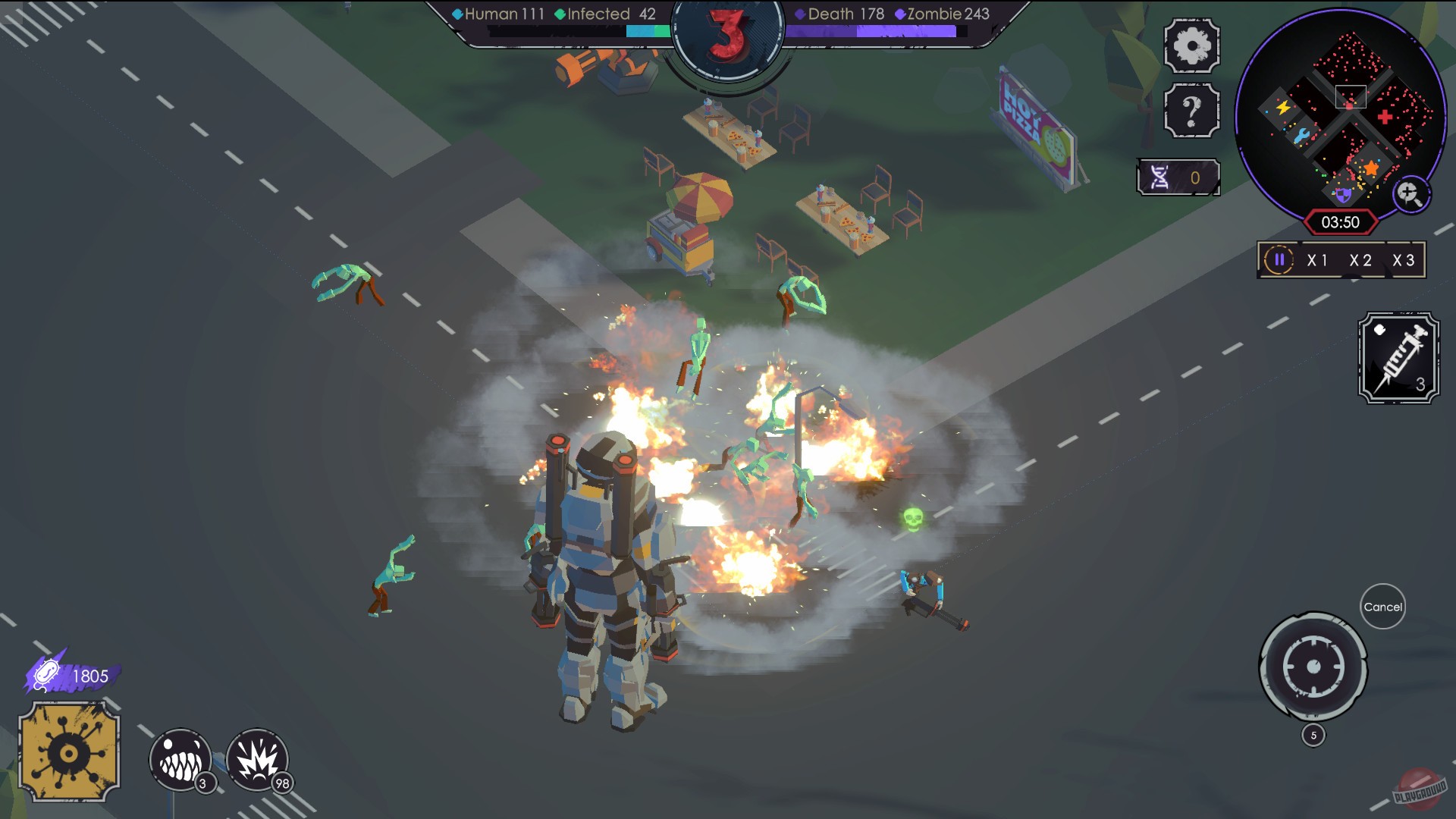1456x819 pixels.
Task: Use the explosion ability with 98 charges
Action: click(x=259, y=759)
